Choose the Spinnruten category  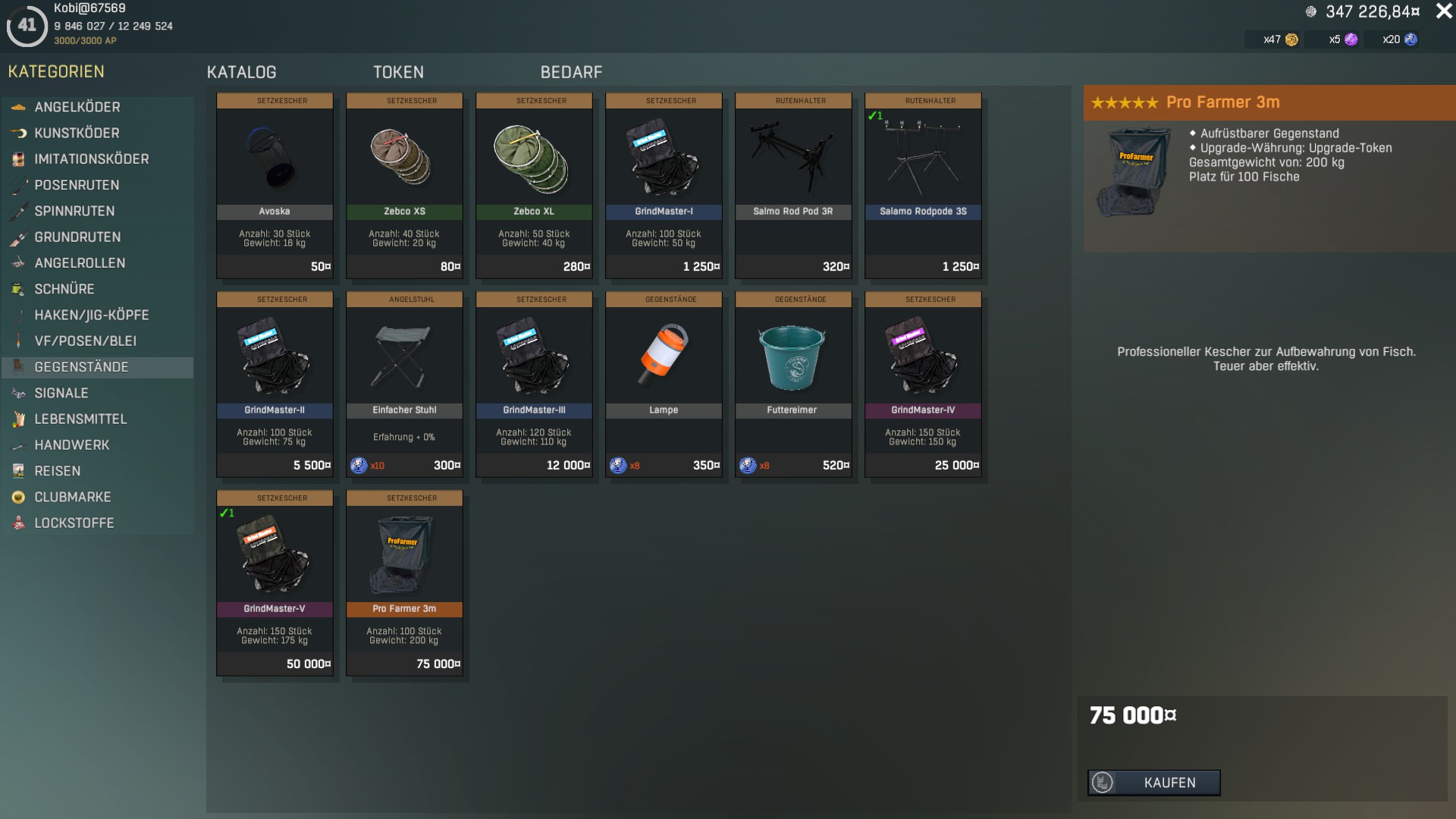[74, 211]
